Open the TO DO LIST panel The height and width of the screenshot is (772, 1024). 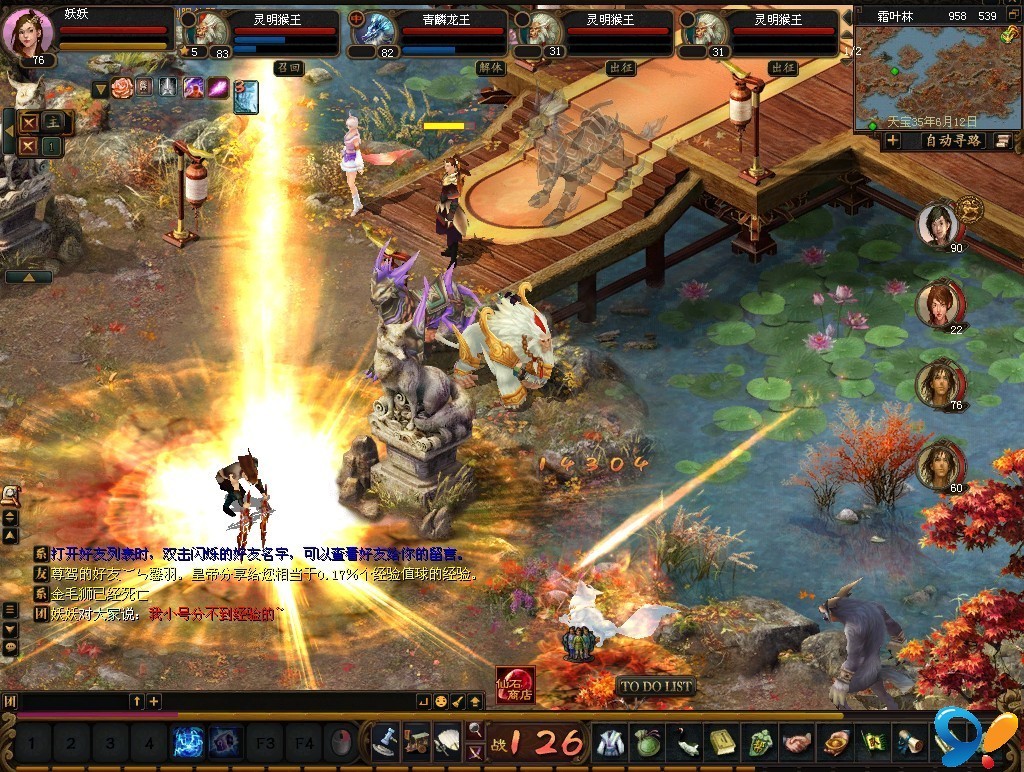point(656,686)
